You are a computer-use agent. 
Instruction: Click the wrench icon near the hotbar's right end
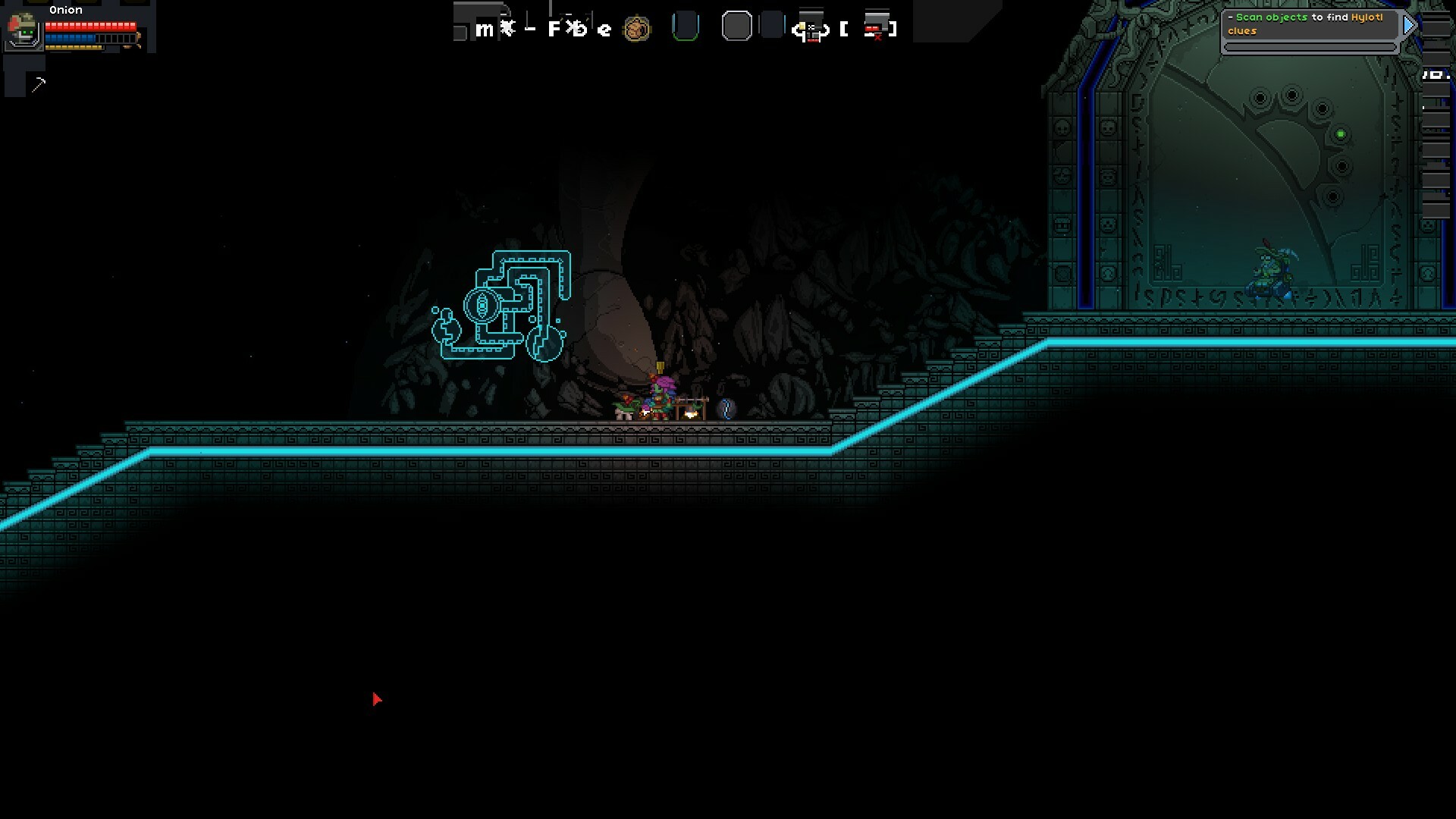click(811, 28)
